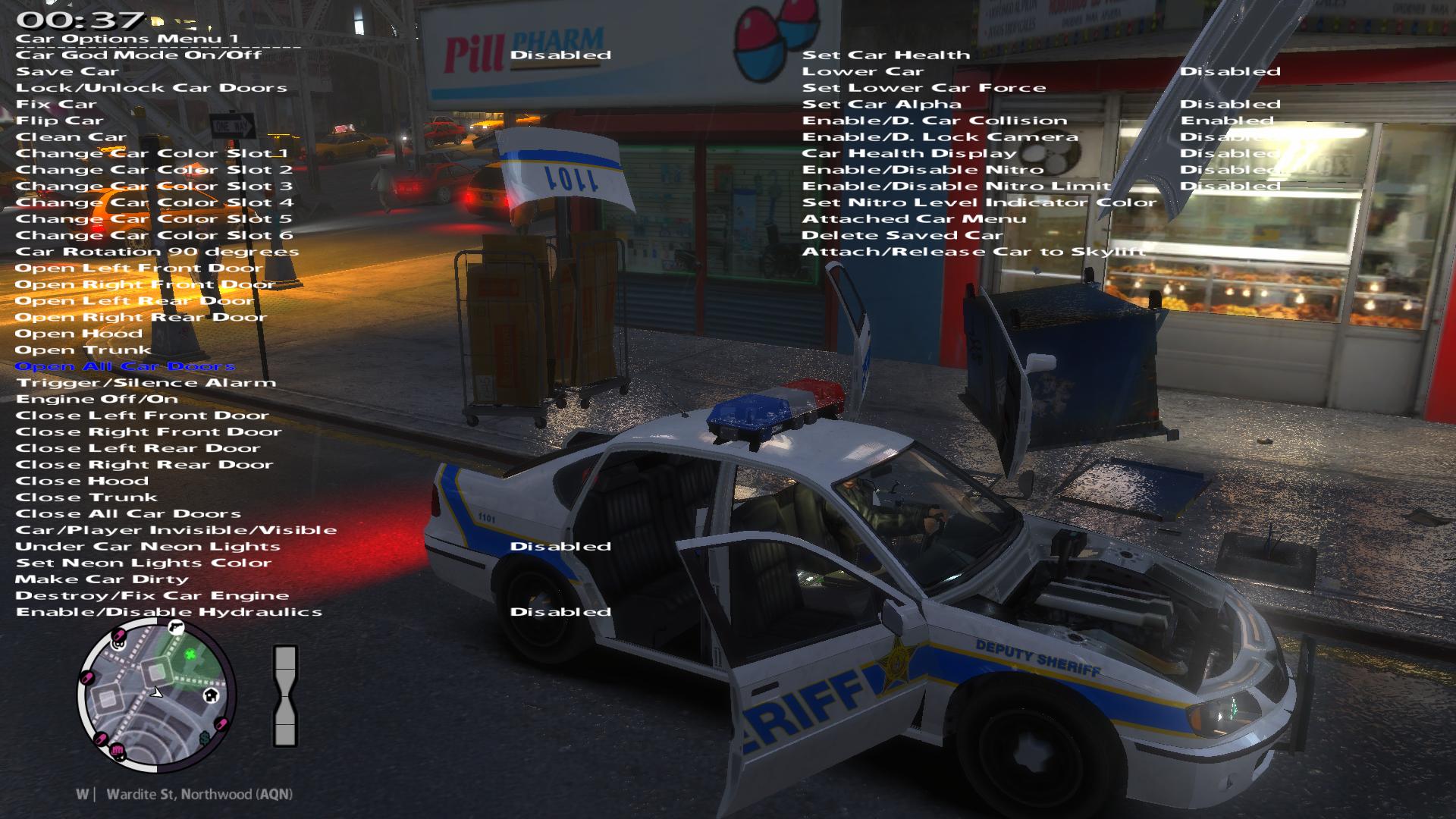Open the Attached Car Menu
Image resolution: width=1456 pixels, height=819 pixels.
click(x=914, y=220)
